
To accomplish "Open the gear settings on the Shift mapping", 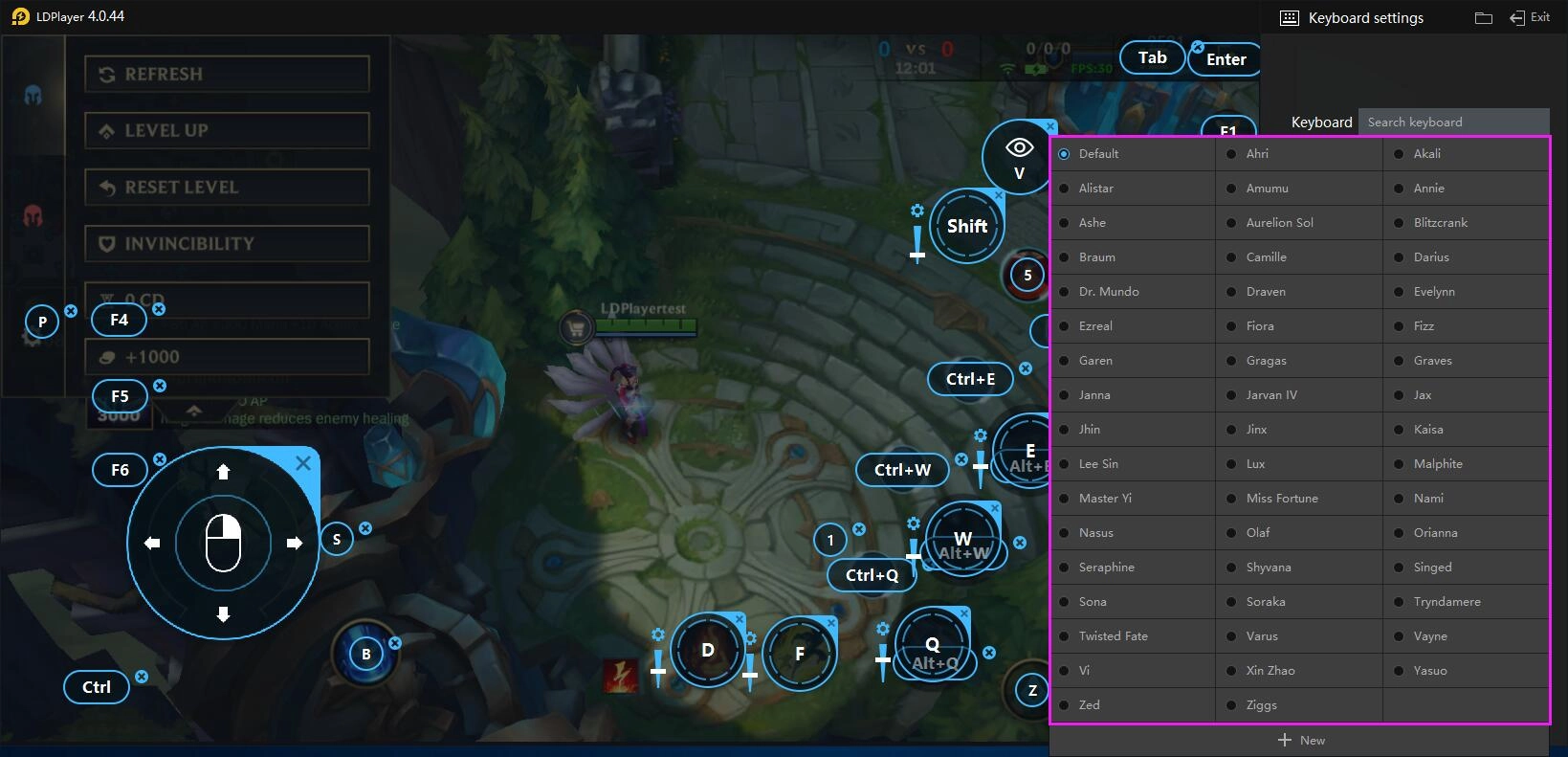I will pos(917,210).
